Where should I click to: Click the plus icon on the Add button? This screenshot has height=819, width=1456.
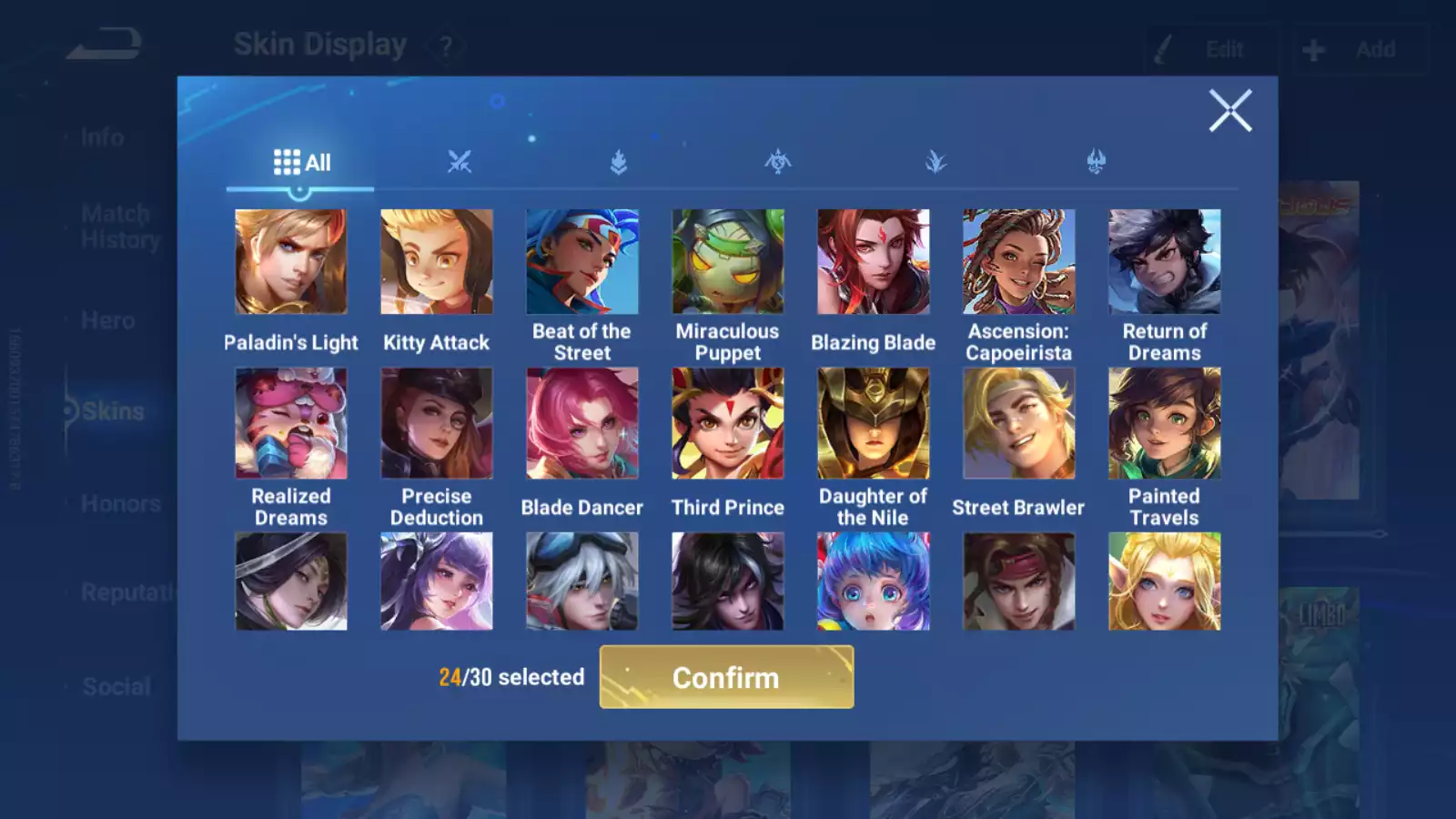click(1312, 49)
